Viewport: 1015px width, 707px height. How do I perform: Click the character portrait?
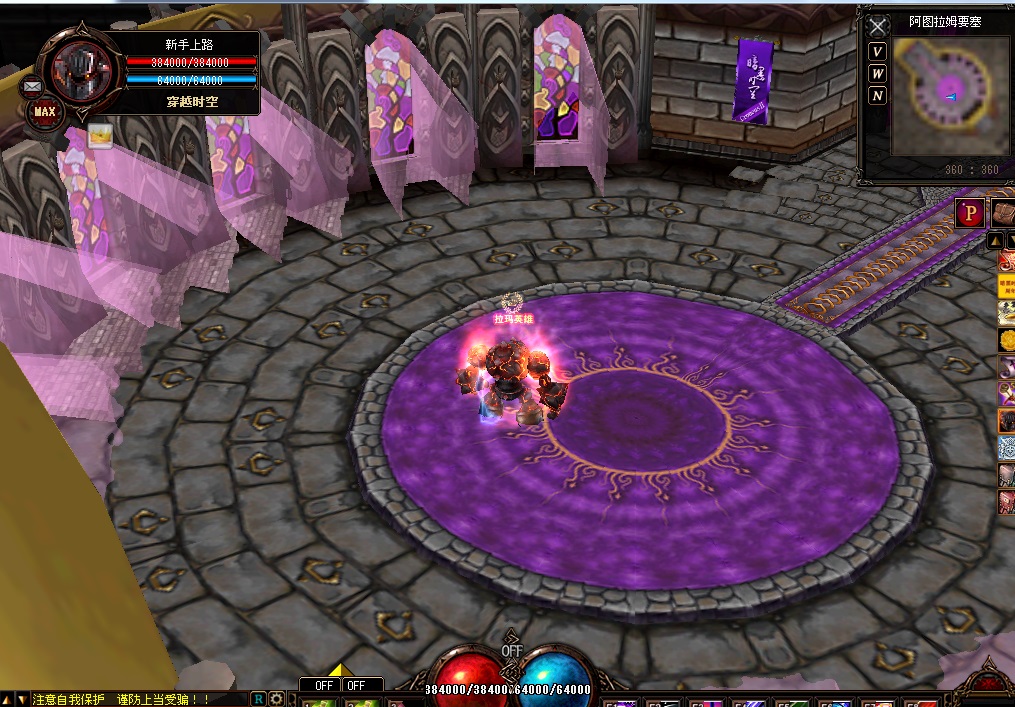click(x=83, y=71)
